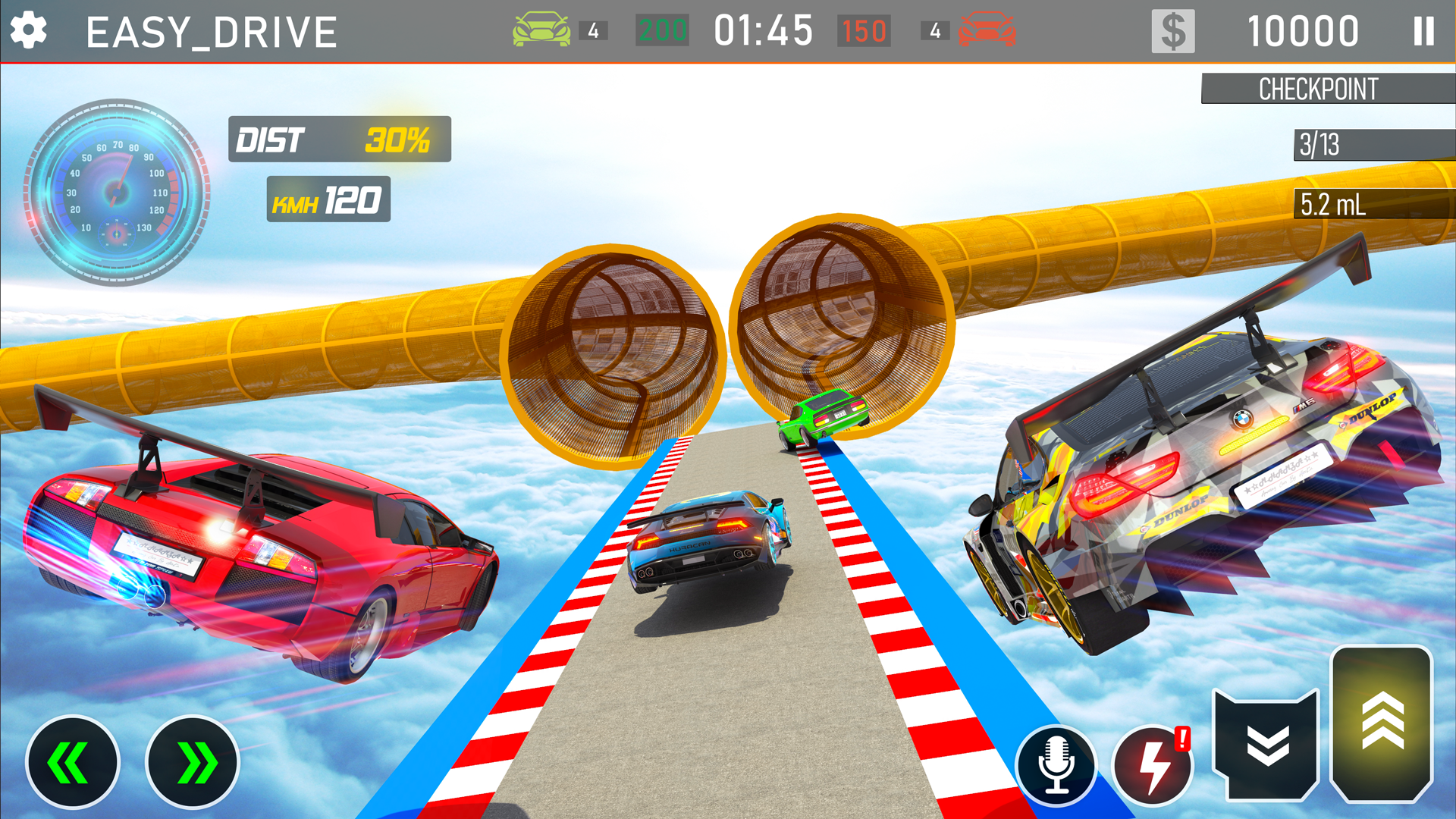Pause the game
The width and height of the screenshot is (1456, 819).
point(1423,30)
